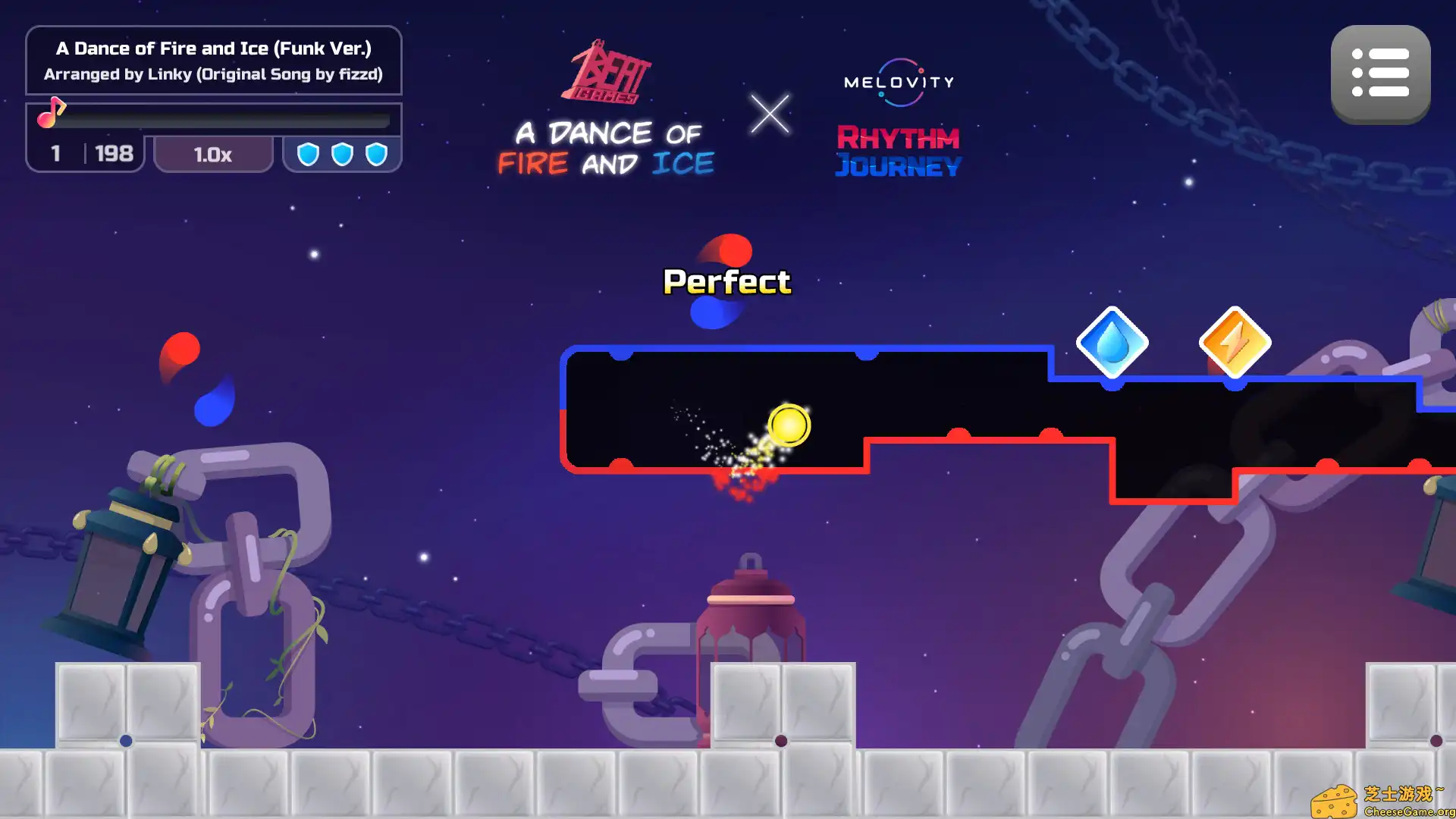Click the RHYTHM JOURNEY title

pyautogui.click(x=899, y=152)
